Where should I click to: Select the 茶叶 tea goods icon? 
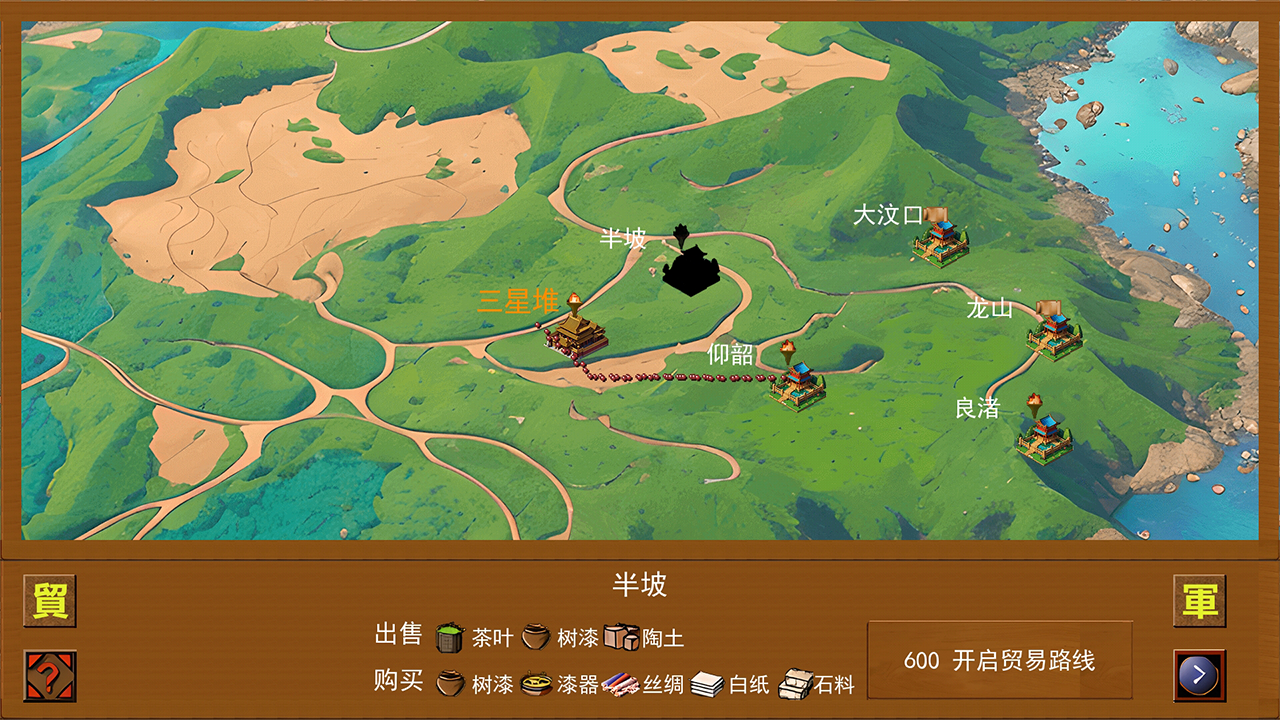(446, 636)
